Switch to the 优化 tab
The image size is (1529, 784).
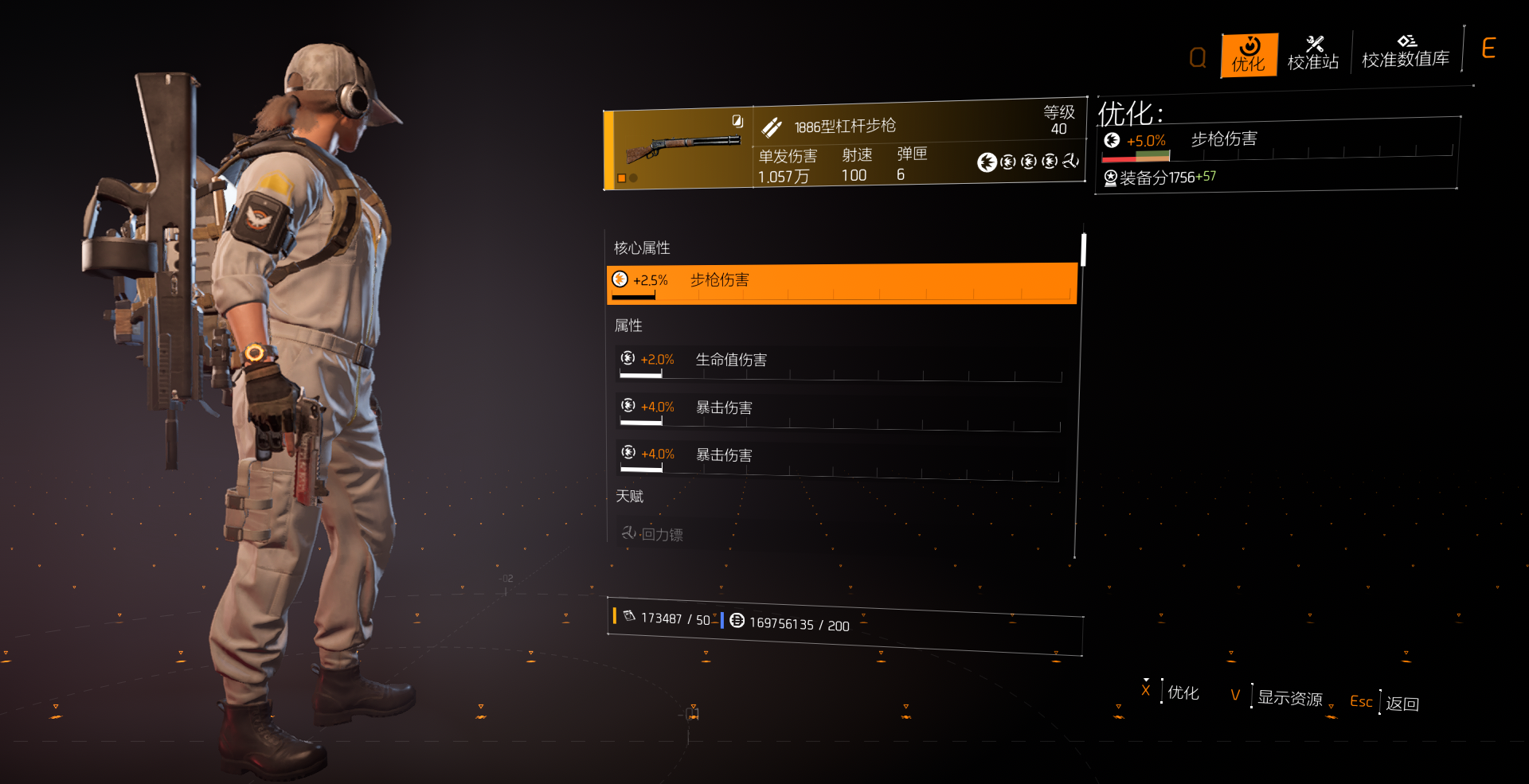[x=1249, y=55]
